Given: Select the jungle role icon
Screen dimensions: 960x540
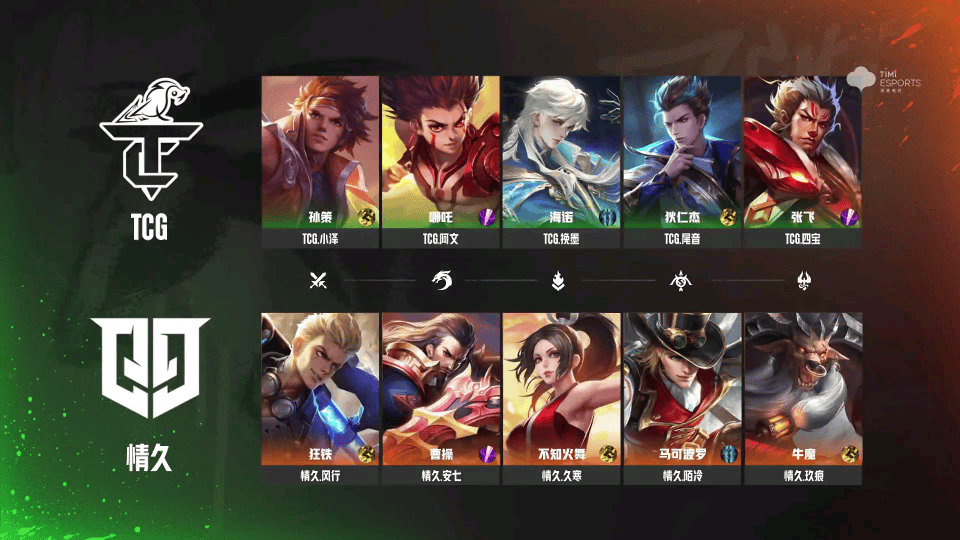Looking at the screenshot, I should point(441,281).
